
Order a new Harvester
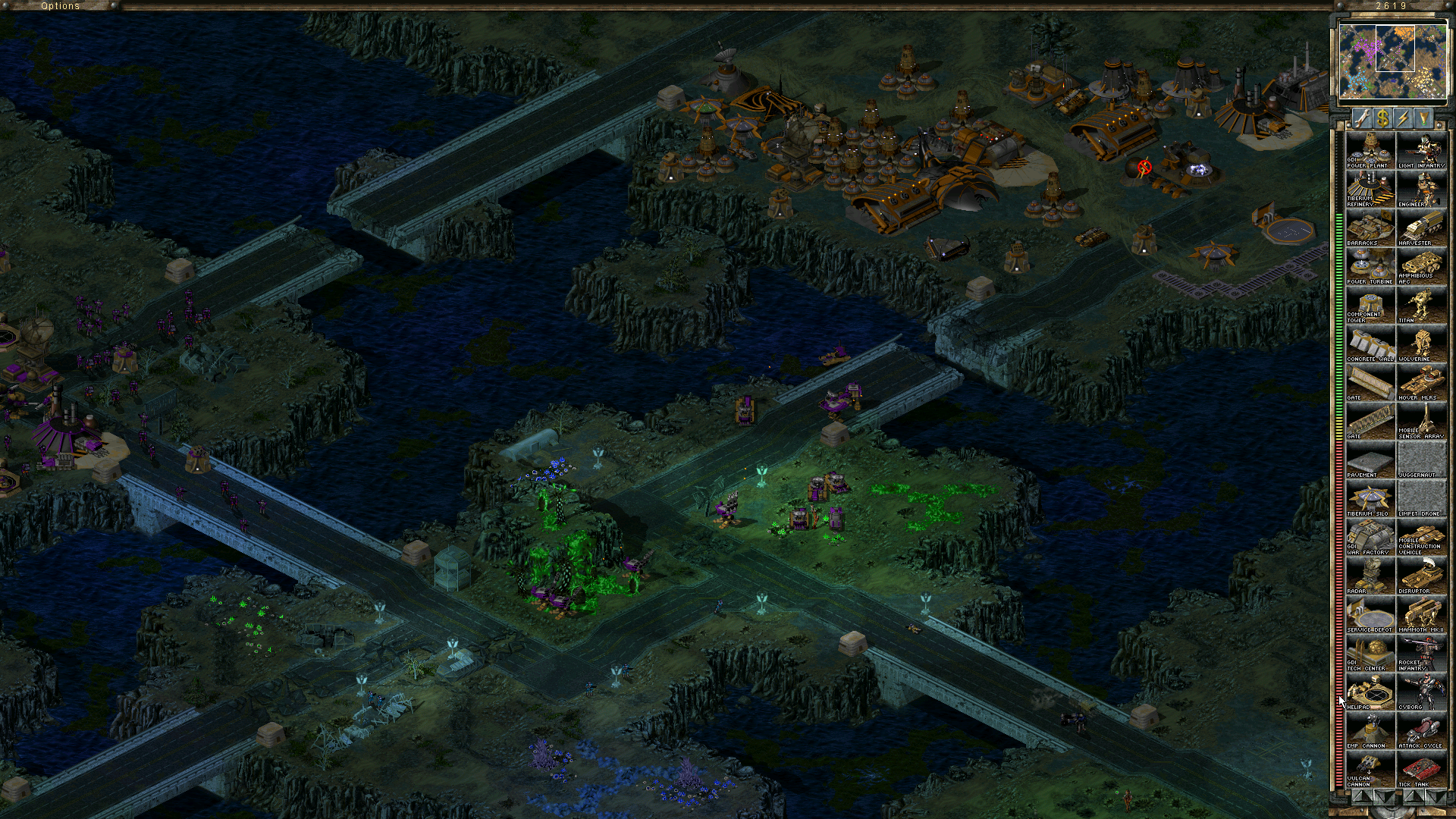(1421, 227)
